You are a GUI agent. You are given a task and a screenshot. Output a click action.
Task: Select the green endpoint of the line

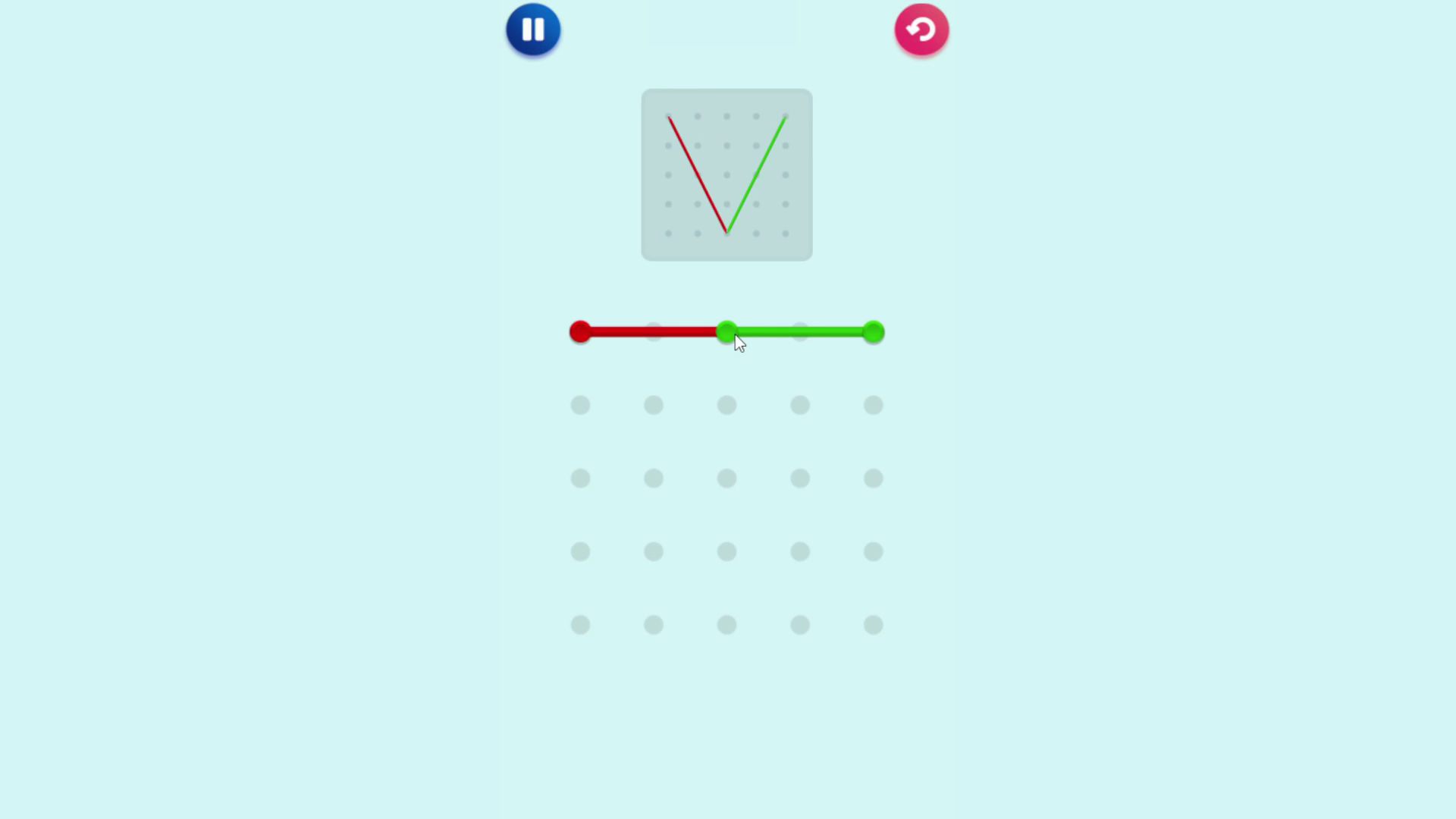[874, 331]
